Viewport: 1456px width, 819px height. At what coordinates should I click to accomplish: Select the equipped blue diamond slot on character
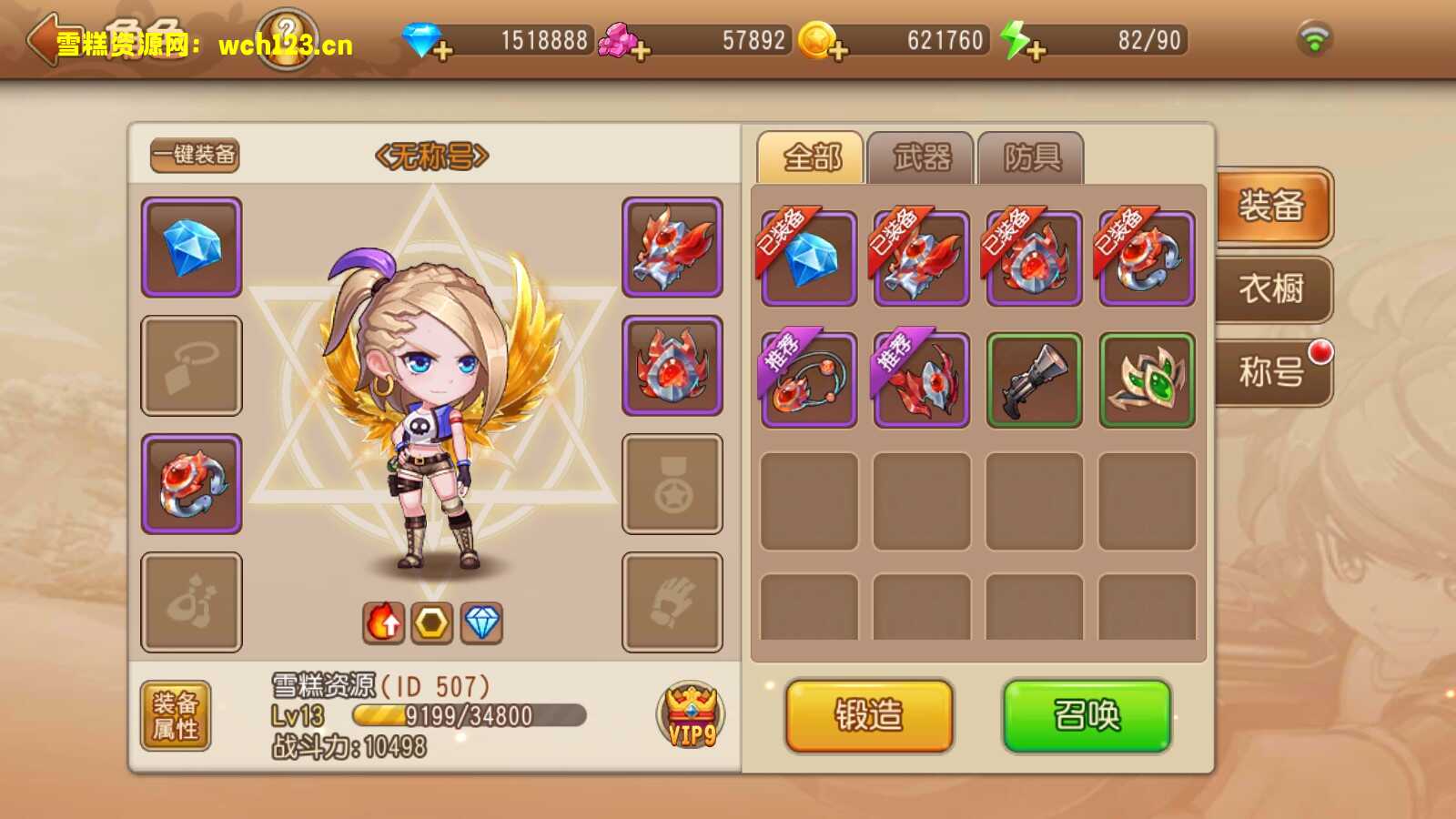coord(191,247)
